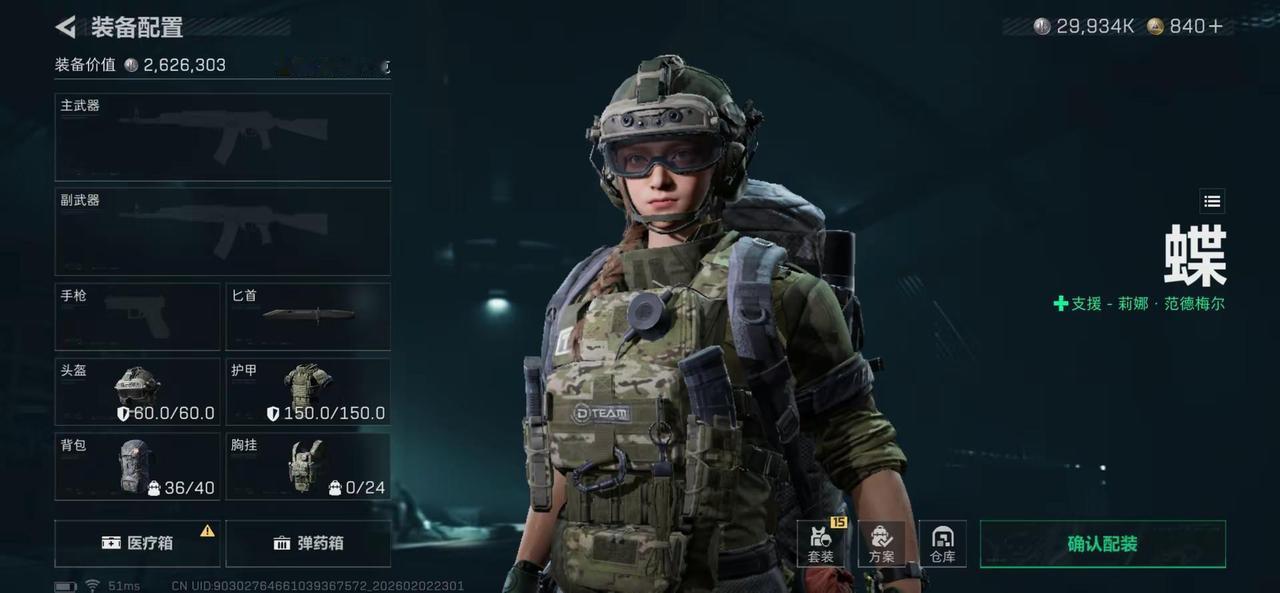Screen dimensions: 1280x593
Task: Click the 29,934K currency balance
Action: 1084,27
